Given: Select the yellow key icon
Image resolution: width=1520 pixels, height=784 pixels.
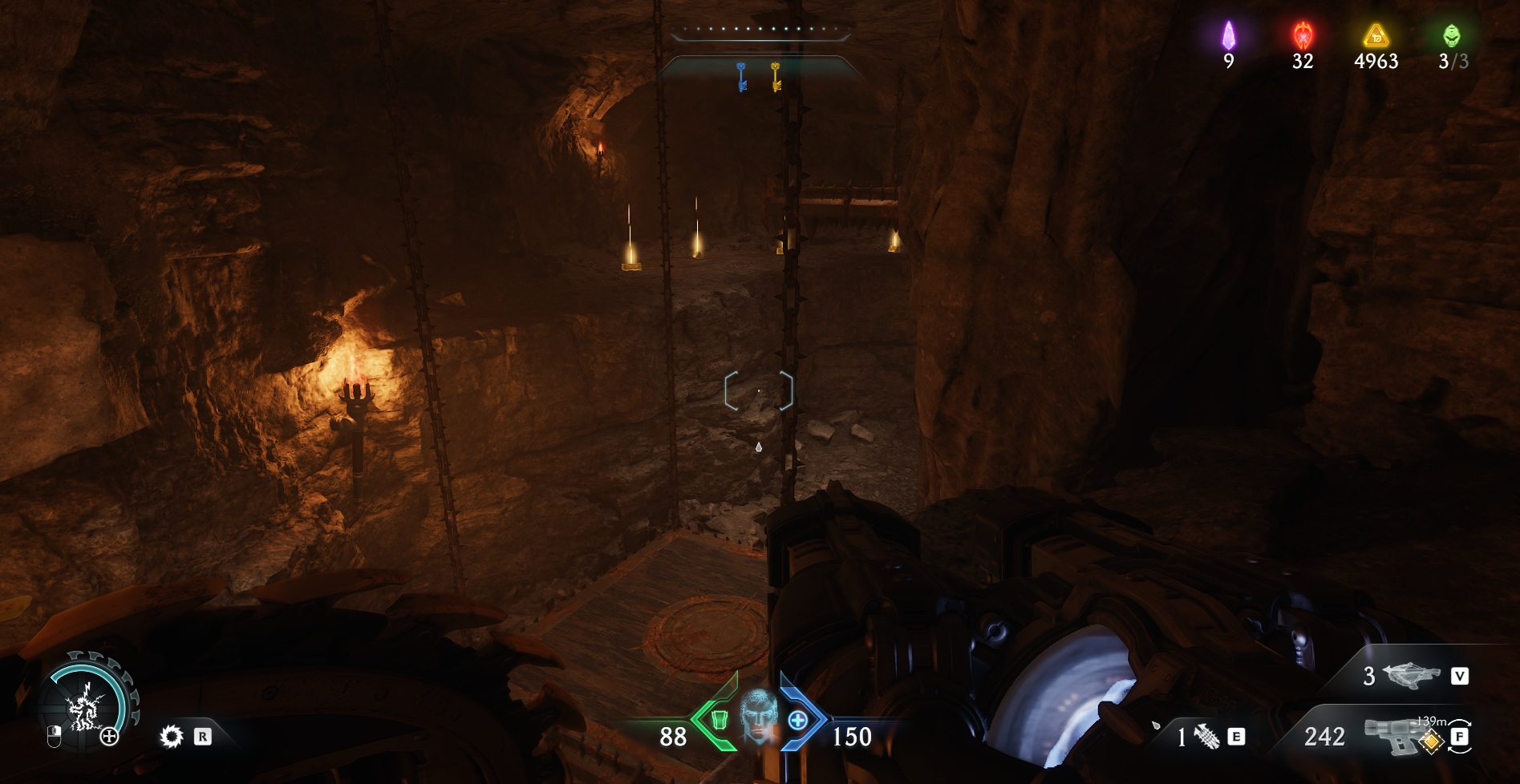Looking at the screenshot, I should (x=776, y=76).
